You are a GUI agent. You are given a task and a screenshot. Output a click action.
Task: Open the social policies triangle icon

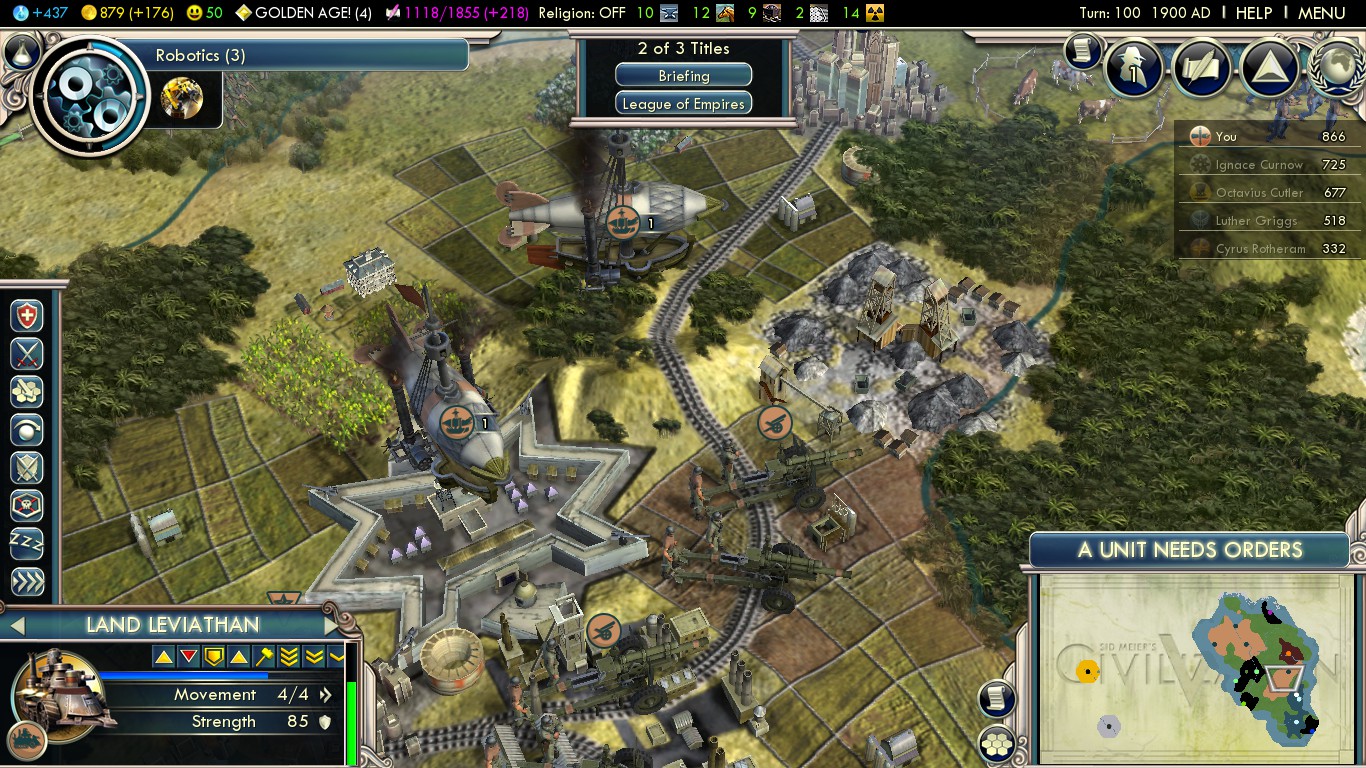coord(1268,69)
